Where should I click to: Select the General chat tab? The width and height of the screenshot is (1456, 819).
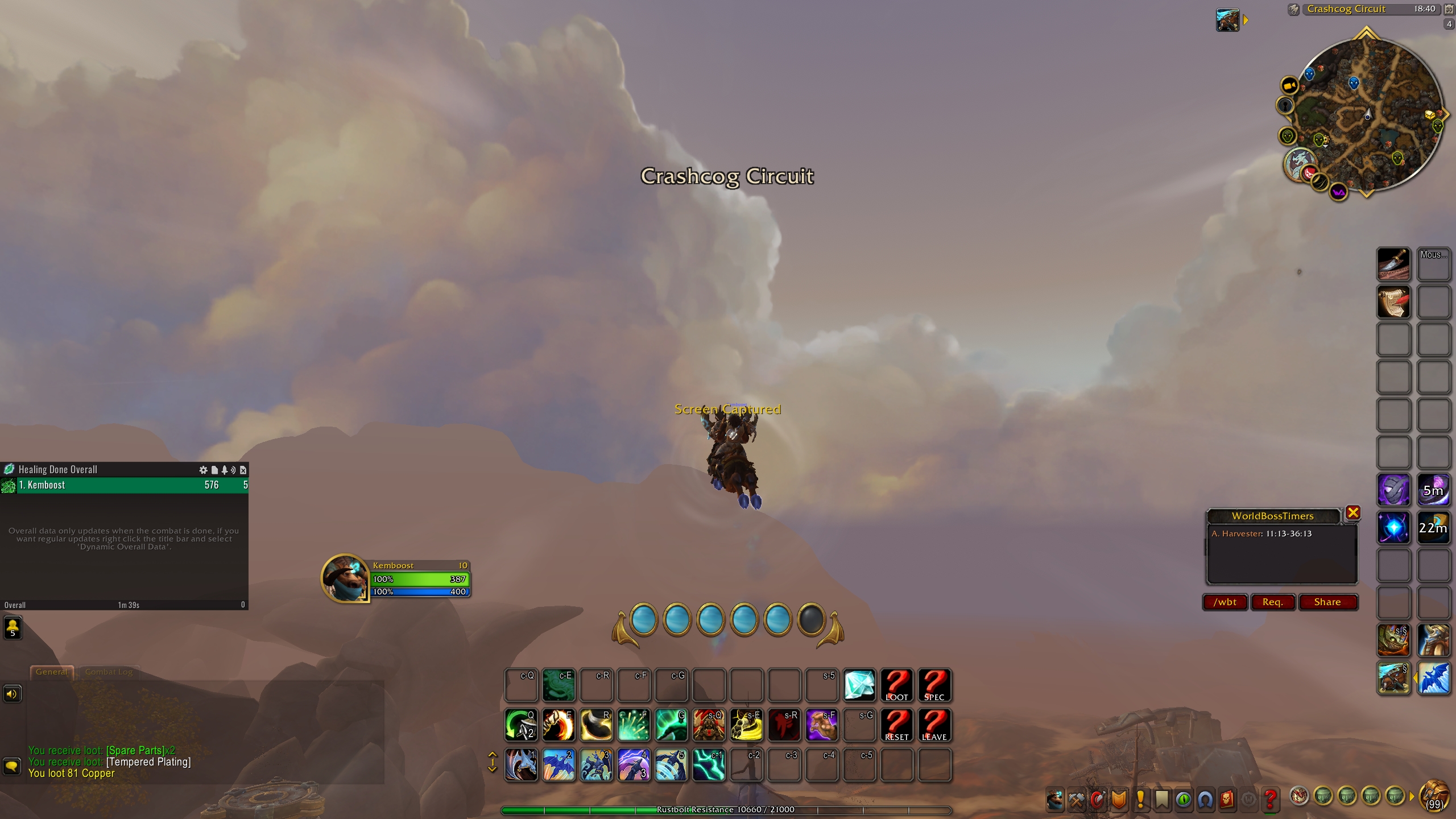(52, 672)
